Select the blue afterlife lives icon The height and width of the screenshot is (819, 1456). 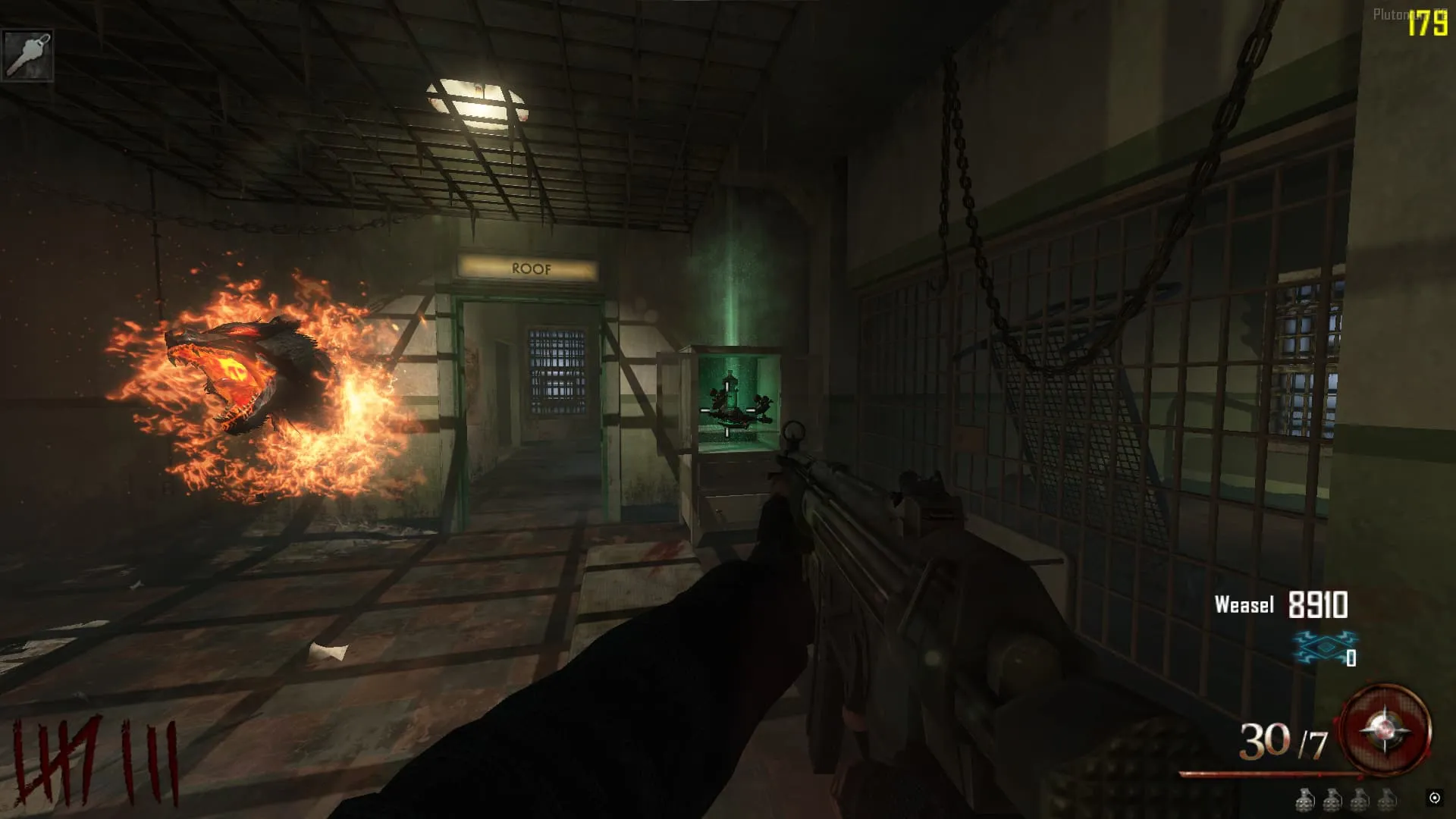pos(1323,648)
